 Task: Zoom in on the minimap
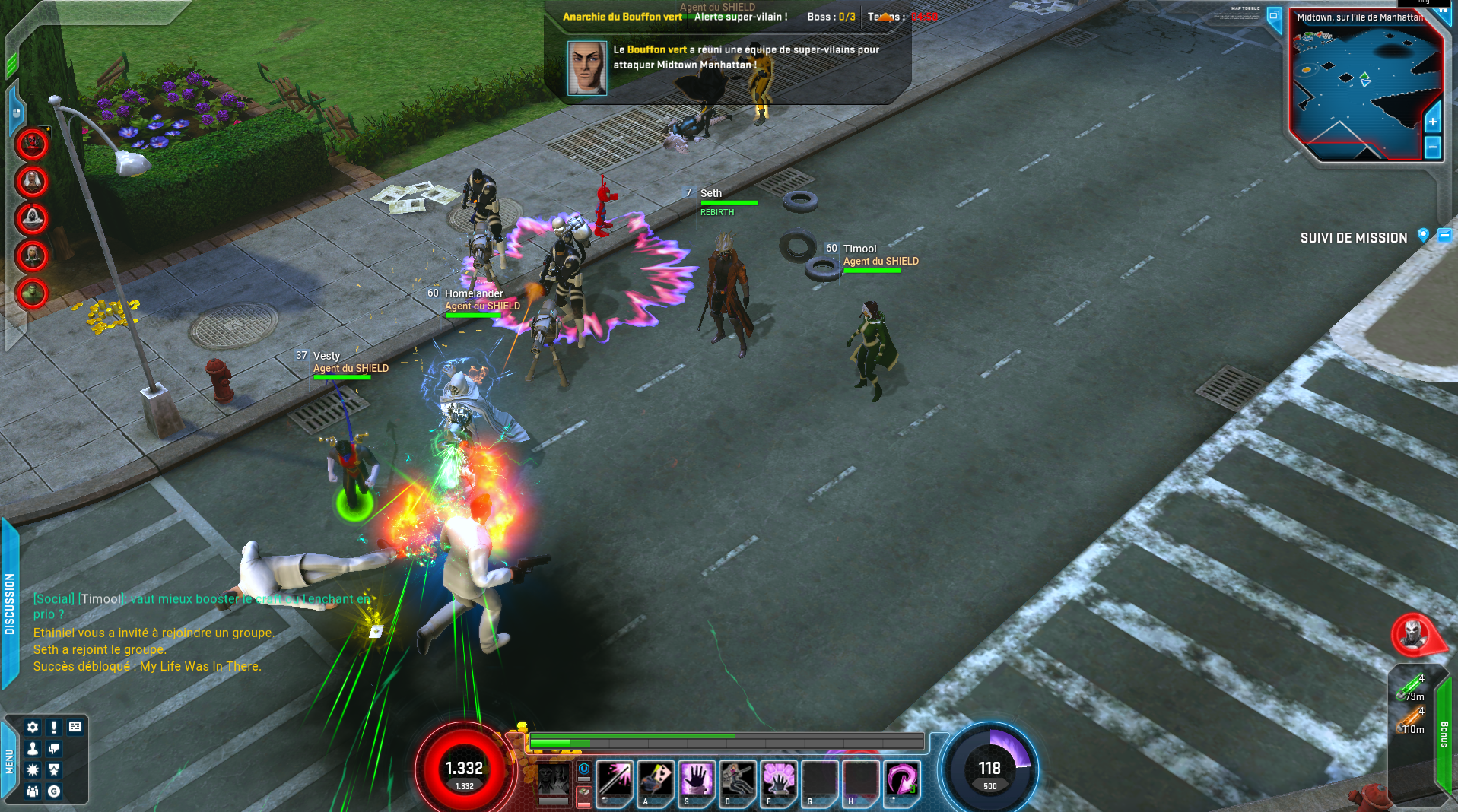click(1433, 122)
